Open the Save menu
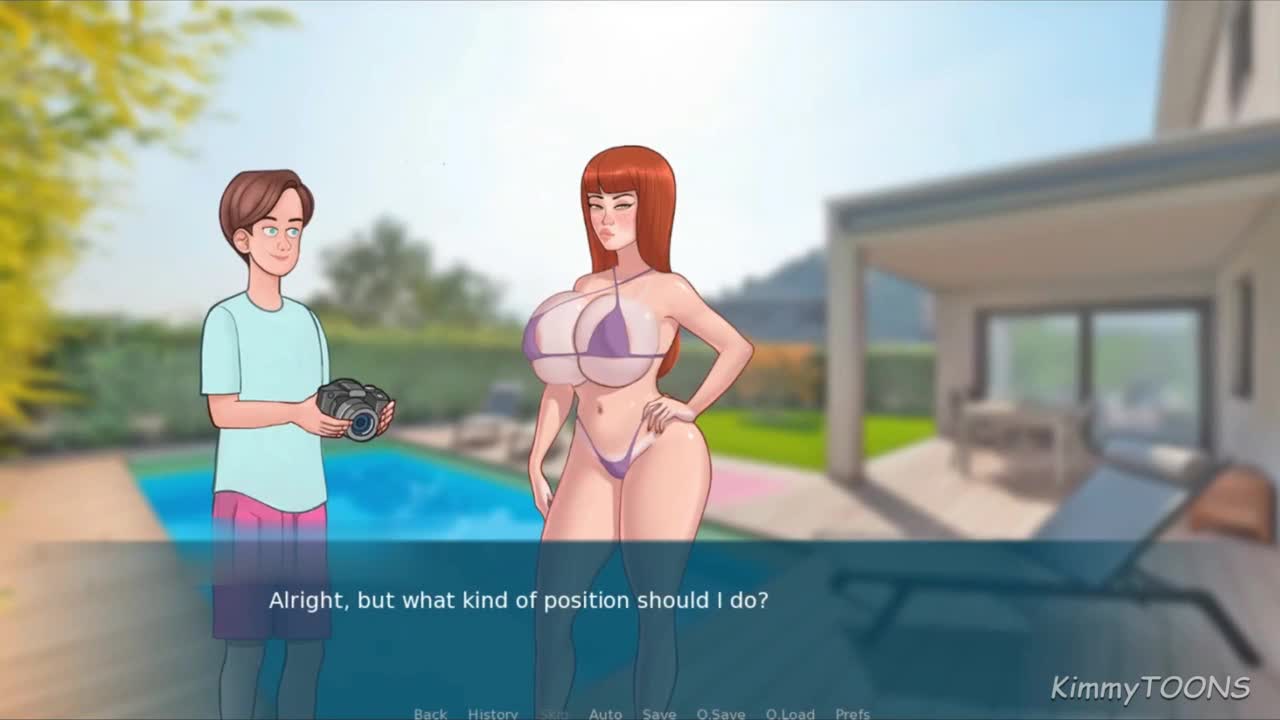Viewport: 1280px width, 720px height. 659,713
